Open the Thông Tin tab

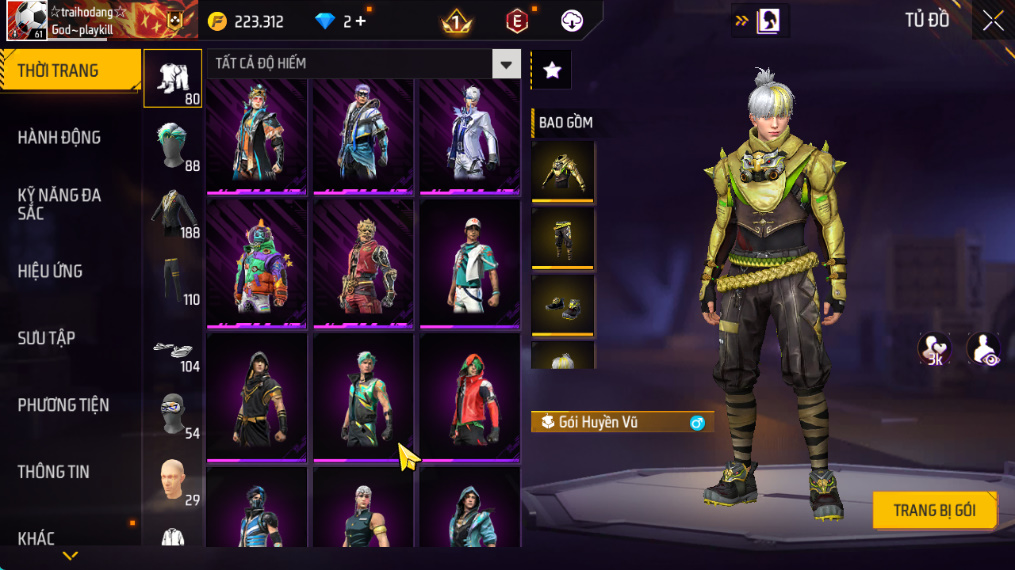coord(54,472)
